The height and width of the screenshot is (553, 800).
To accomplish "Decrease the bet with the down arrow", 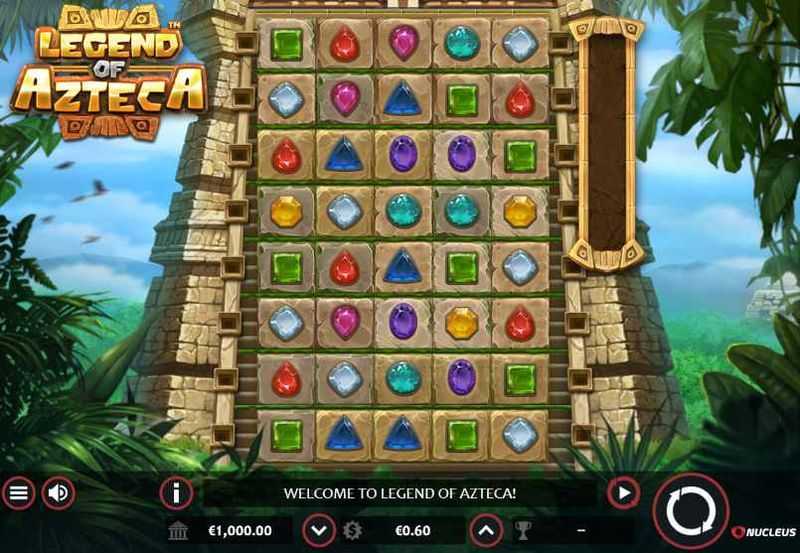I will tap(318, 529).
